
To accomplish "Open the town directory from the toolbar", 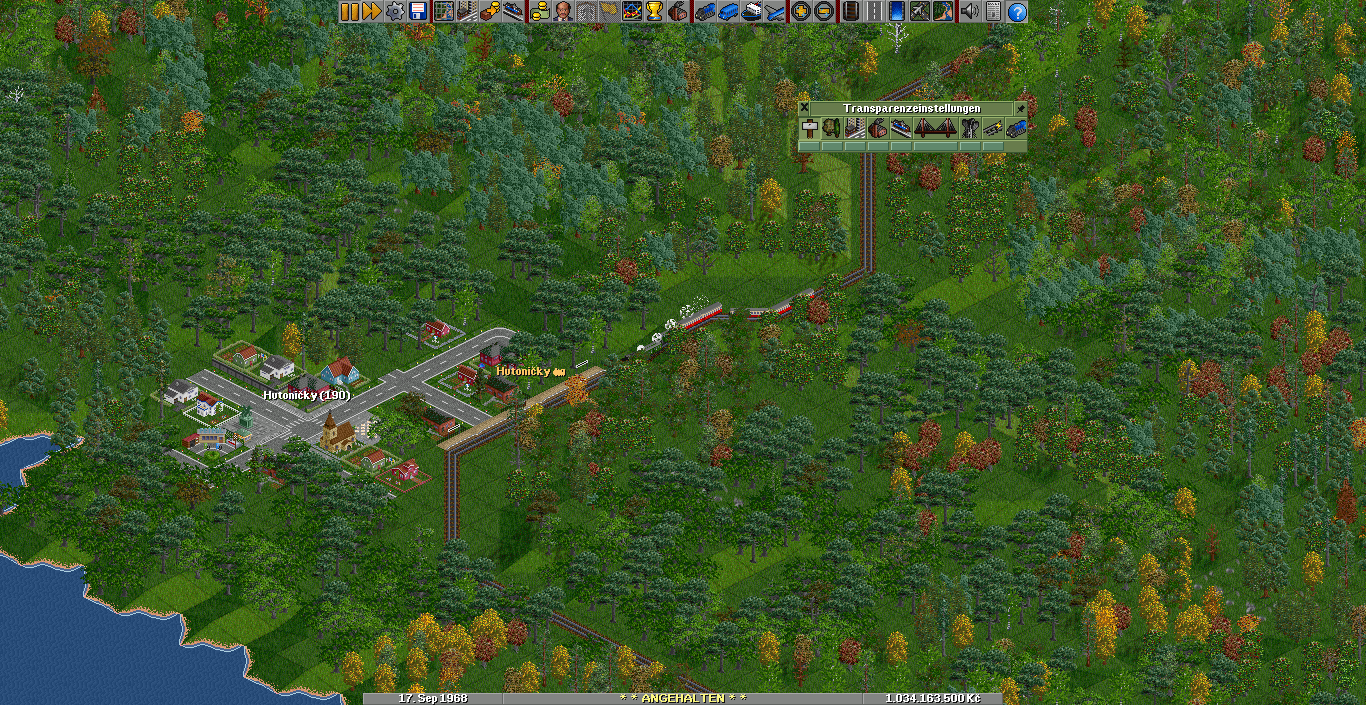I will pyautogui.click(x=466, y=12).
